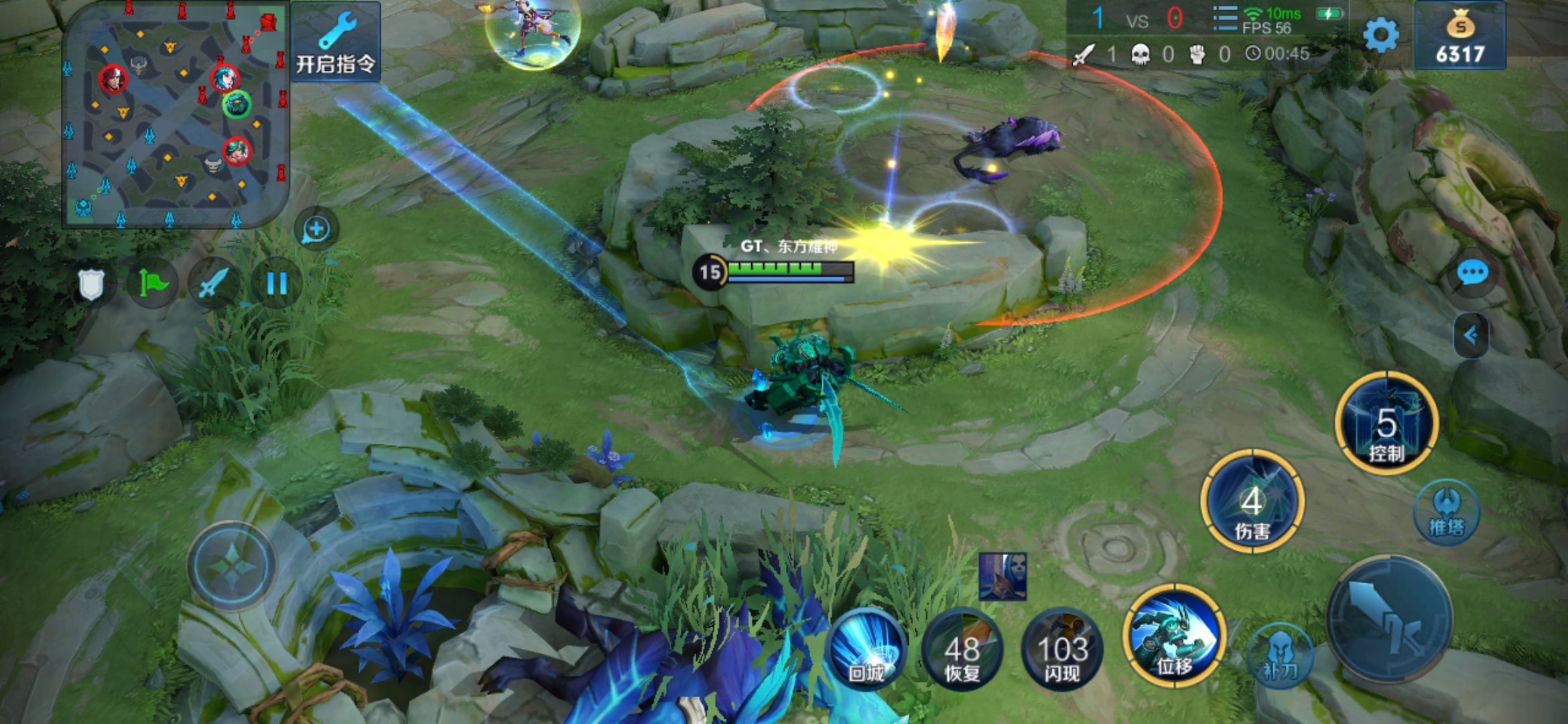The image size is (1568, 724).
Task: Send the shield defend signal
Action: pyautogui.click(x=91, y=284)
